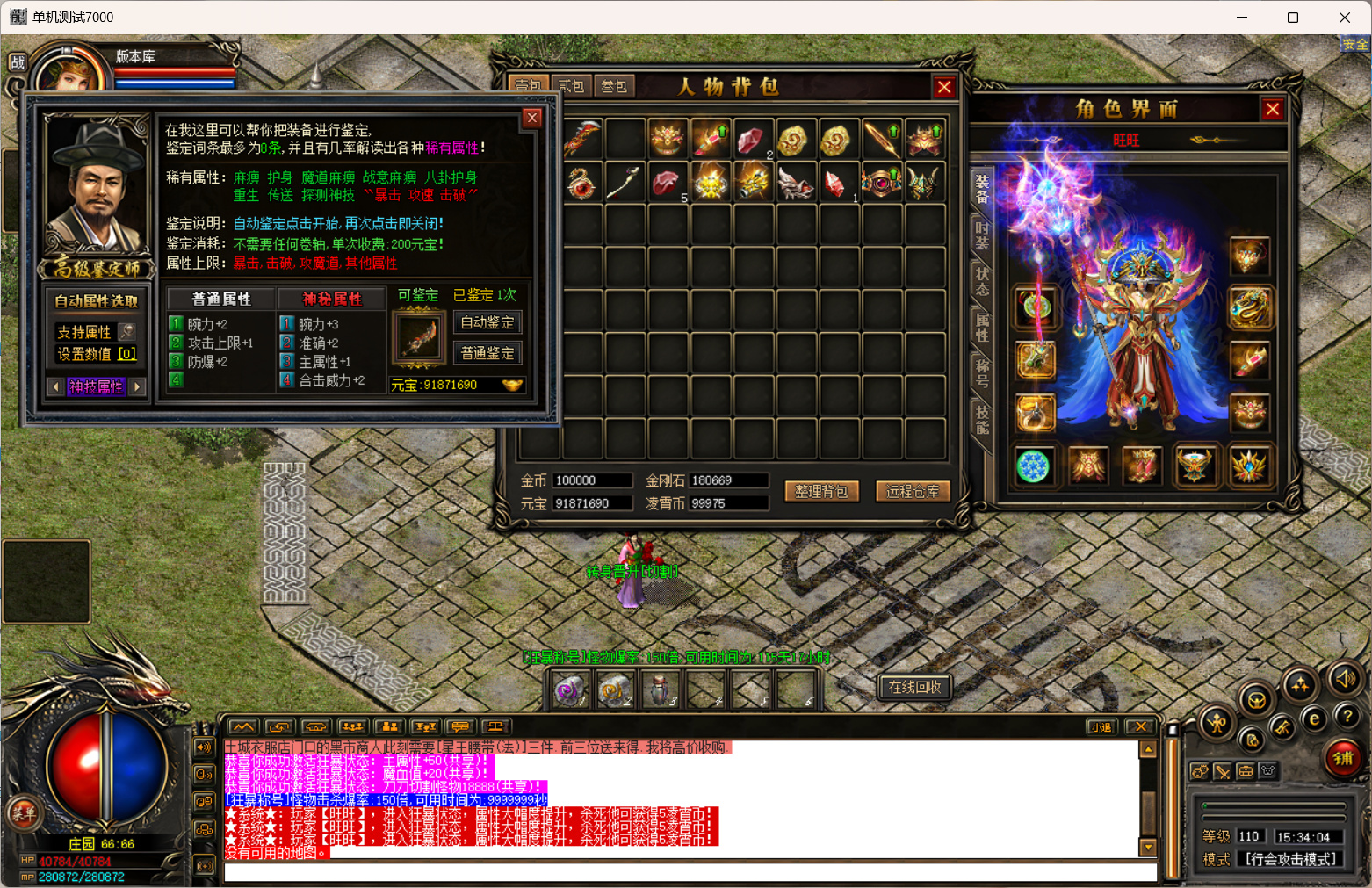Toggle the 支持属性 option
Screen dimensions: 1372x888
click(127, 331)
